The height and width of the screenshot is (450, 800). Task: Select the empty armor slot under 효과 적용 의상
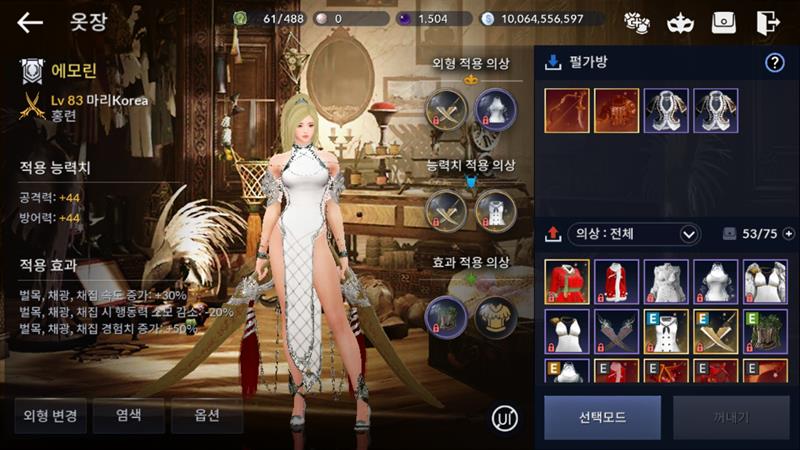point(494,314)
